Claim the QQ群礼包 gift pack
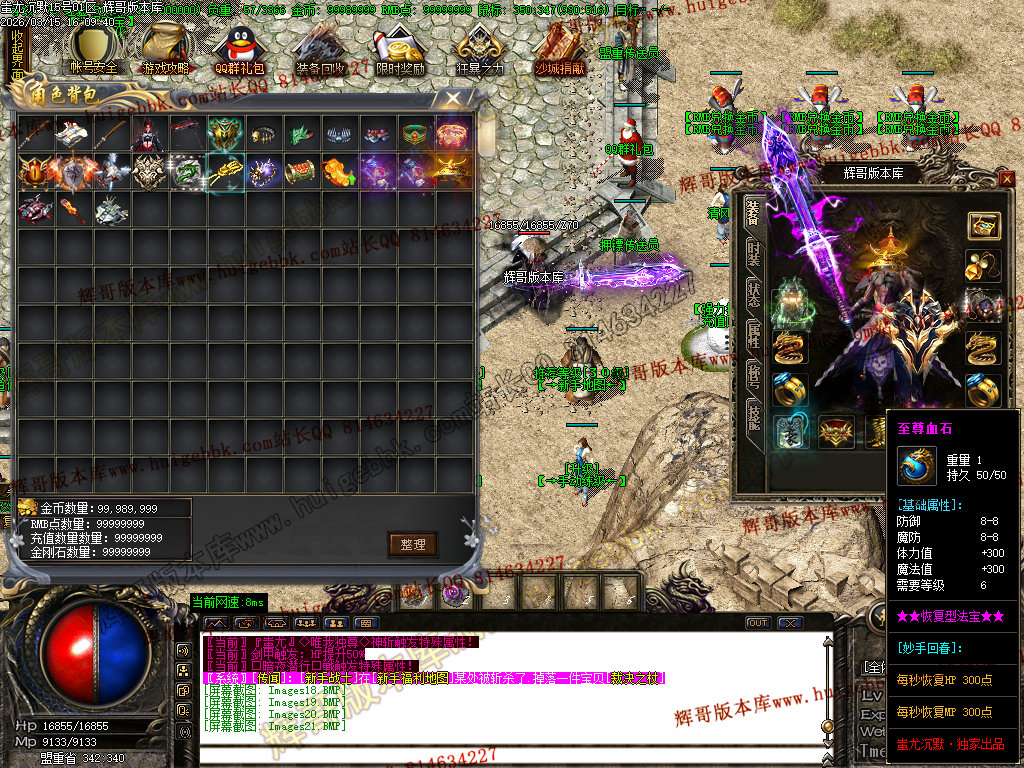The image size is (1024, 768). (x=239, y=50)
